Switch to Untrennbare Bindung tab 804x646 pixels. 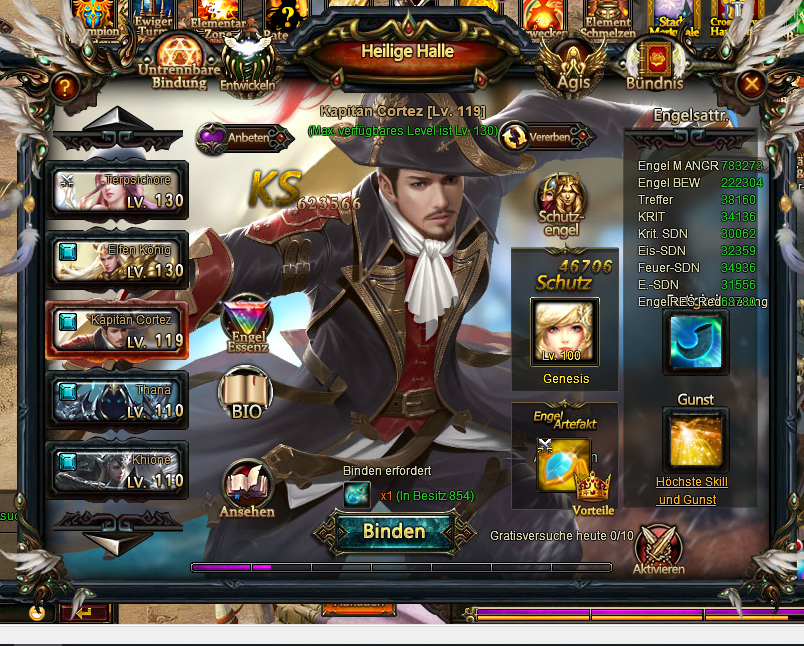coord(180,63)
